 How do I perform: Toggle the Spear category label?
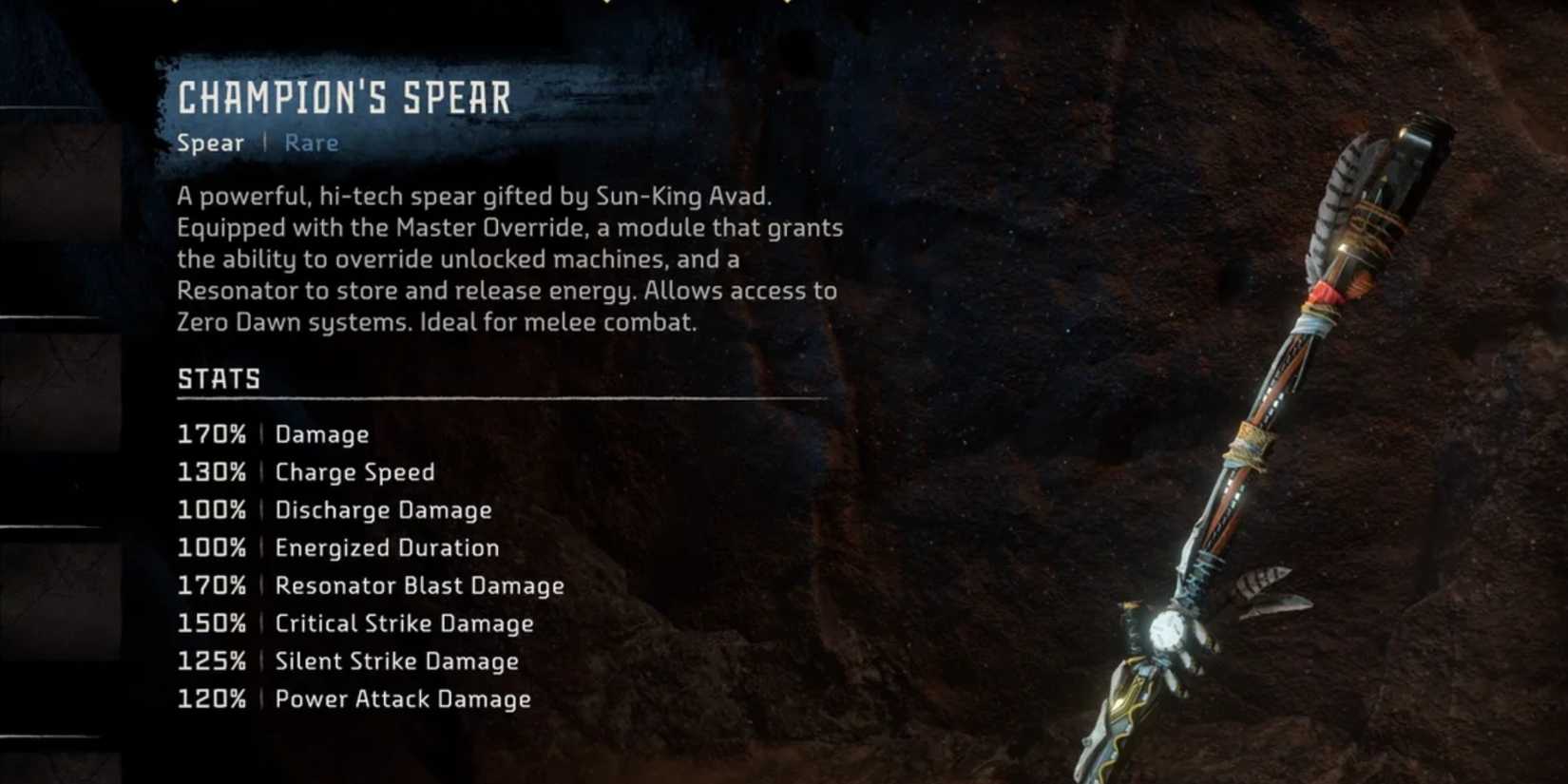tap(211, 143)
